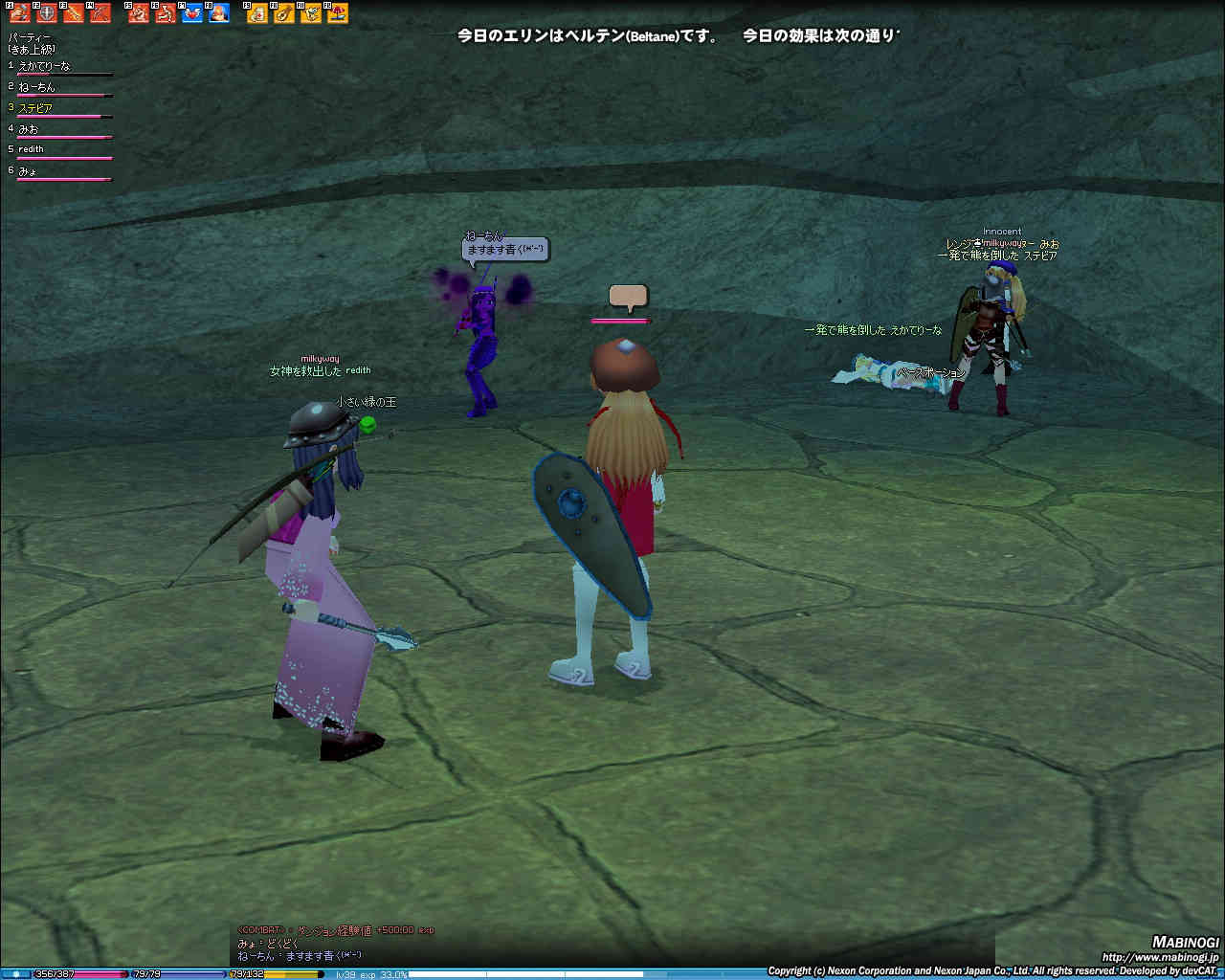Choose party member ステビア in list

tap(35, 108)
